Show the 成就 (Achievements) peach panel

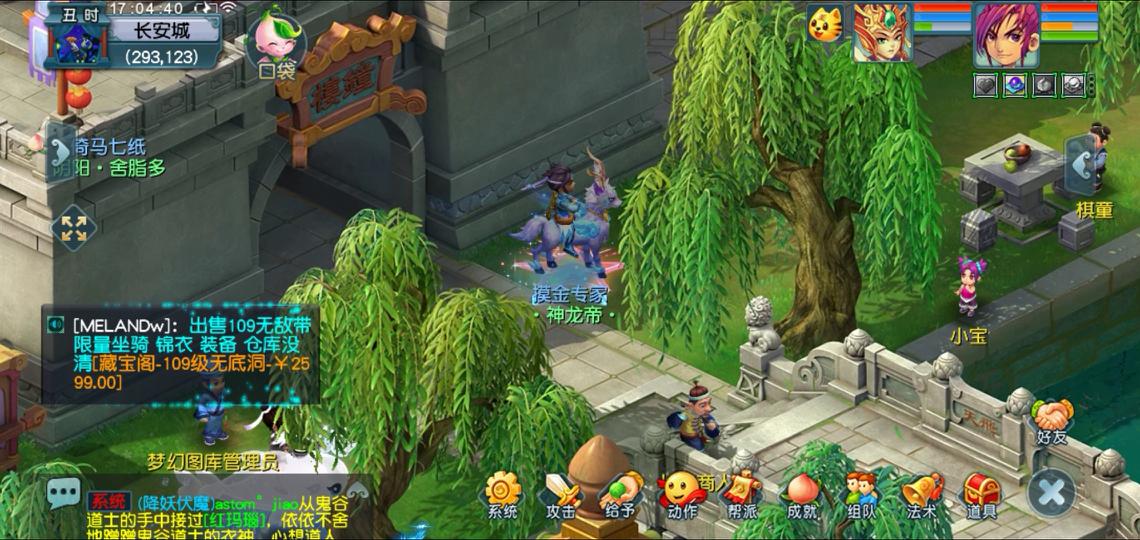802,492
